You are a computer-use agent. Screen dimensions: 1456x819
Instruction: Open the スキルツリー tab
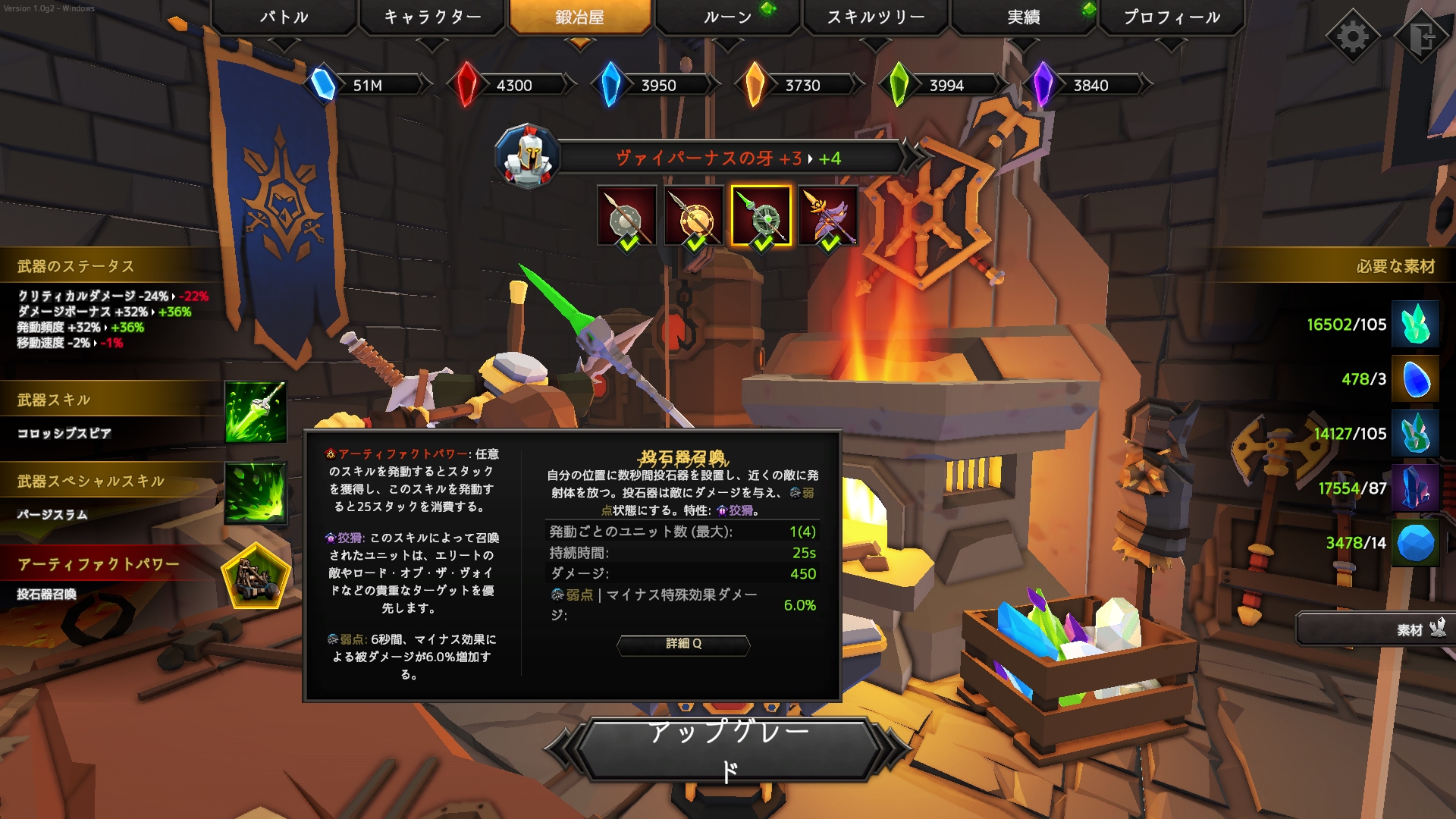876,17
